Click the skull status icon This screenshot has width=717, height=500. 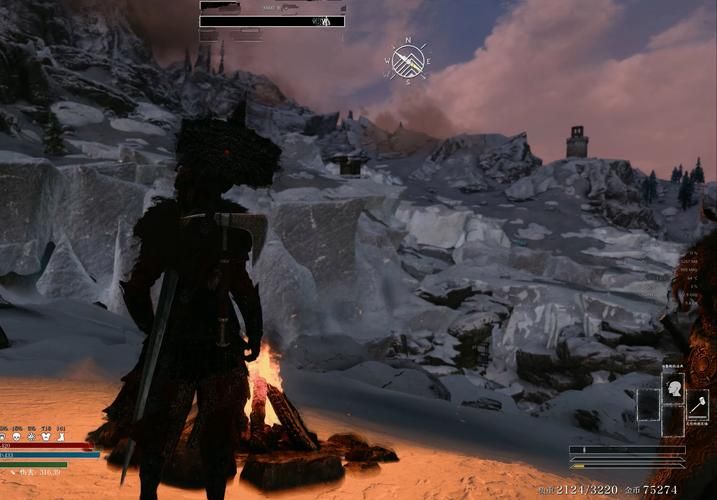tap(17, 437)
